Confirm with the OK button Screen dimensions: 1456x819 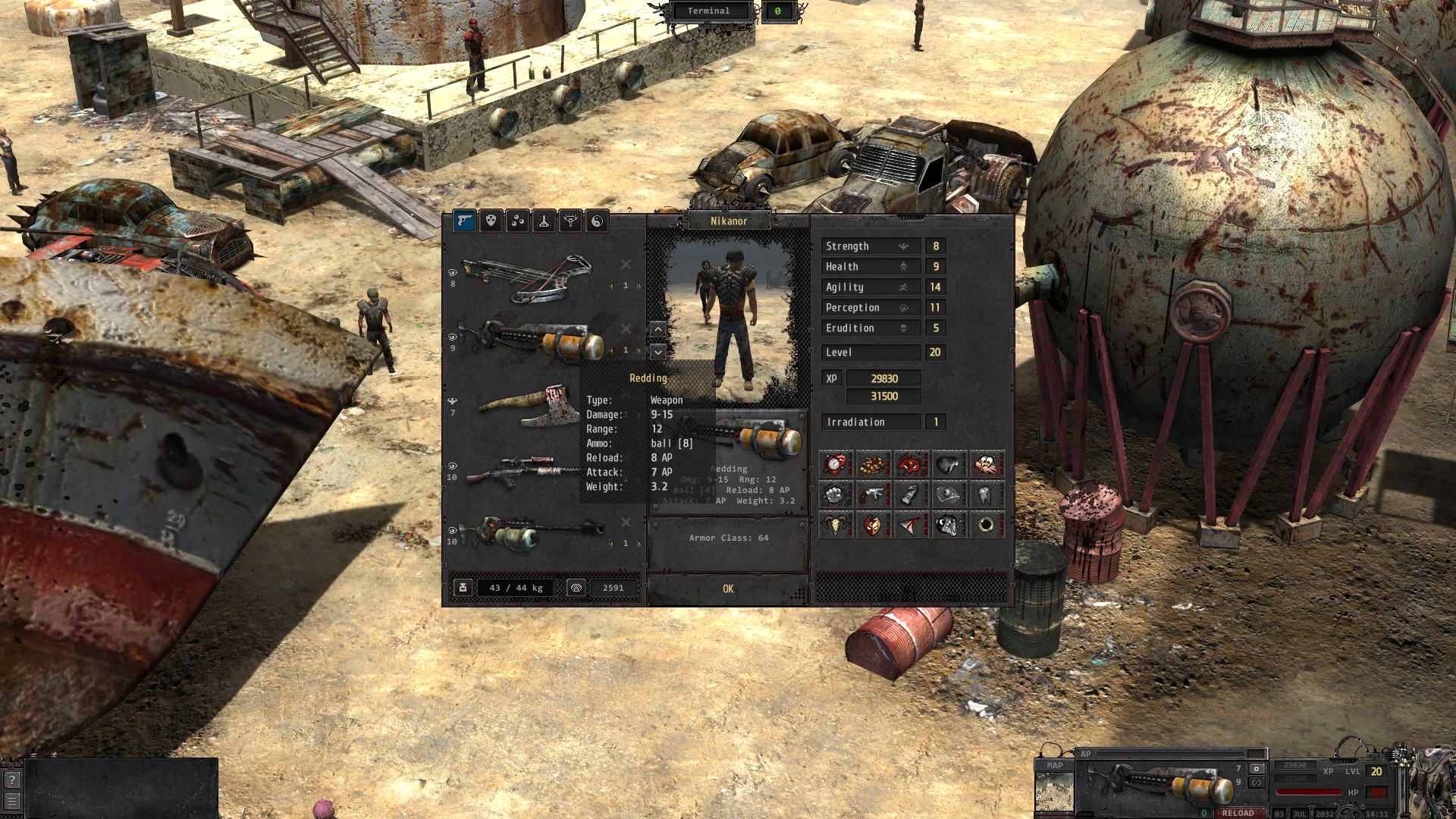pos(728,588)
